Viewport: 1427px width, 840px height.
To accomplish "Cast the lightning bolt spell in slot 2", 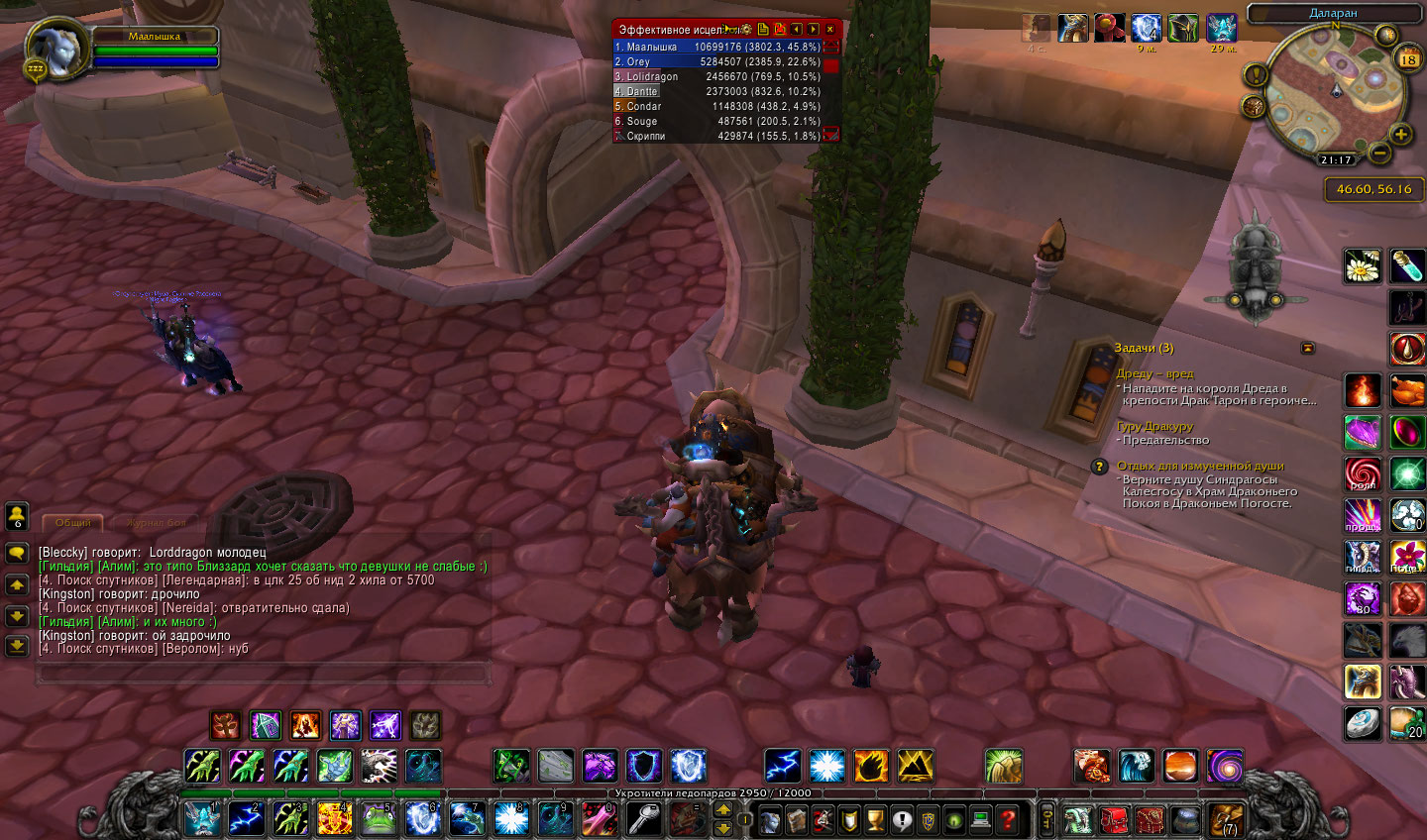I will click(x=246, y=819).
